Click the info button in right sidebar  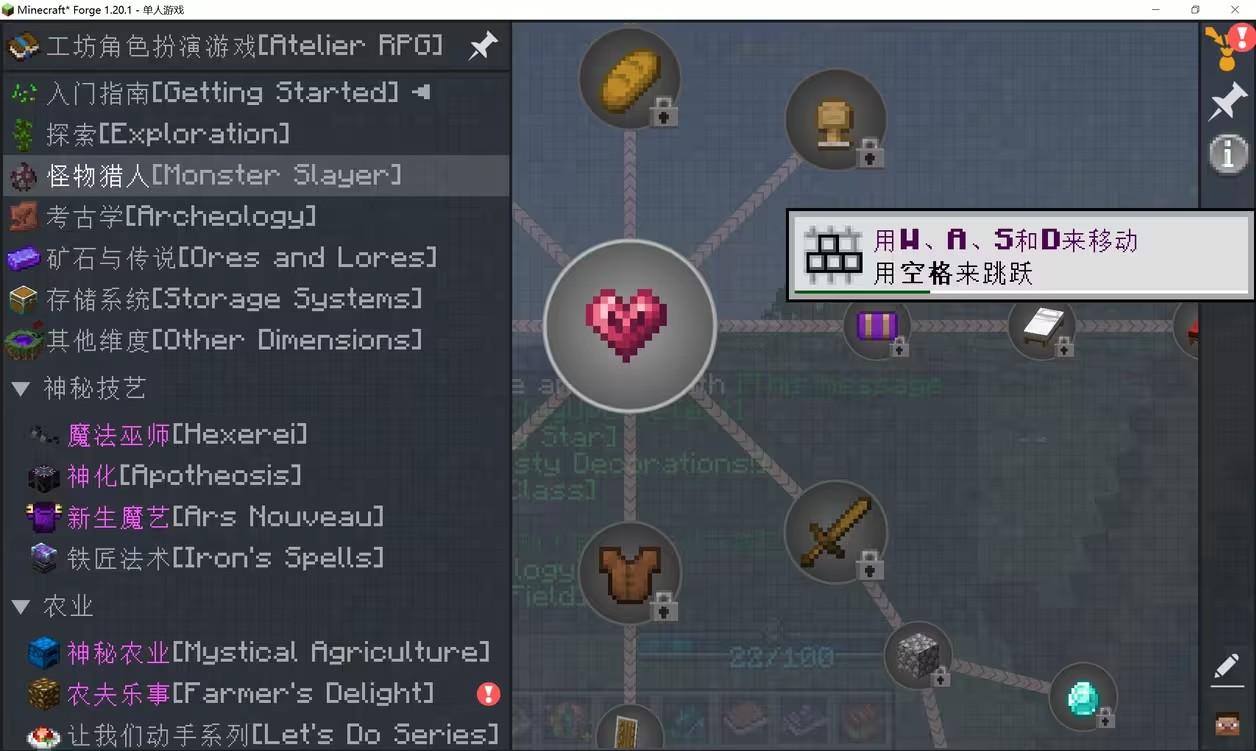click(x=1228, y=154)
